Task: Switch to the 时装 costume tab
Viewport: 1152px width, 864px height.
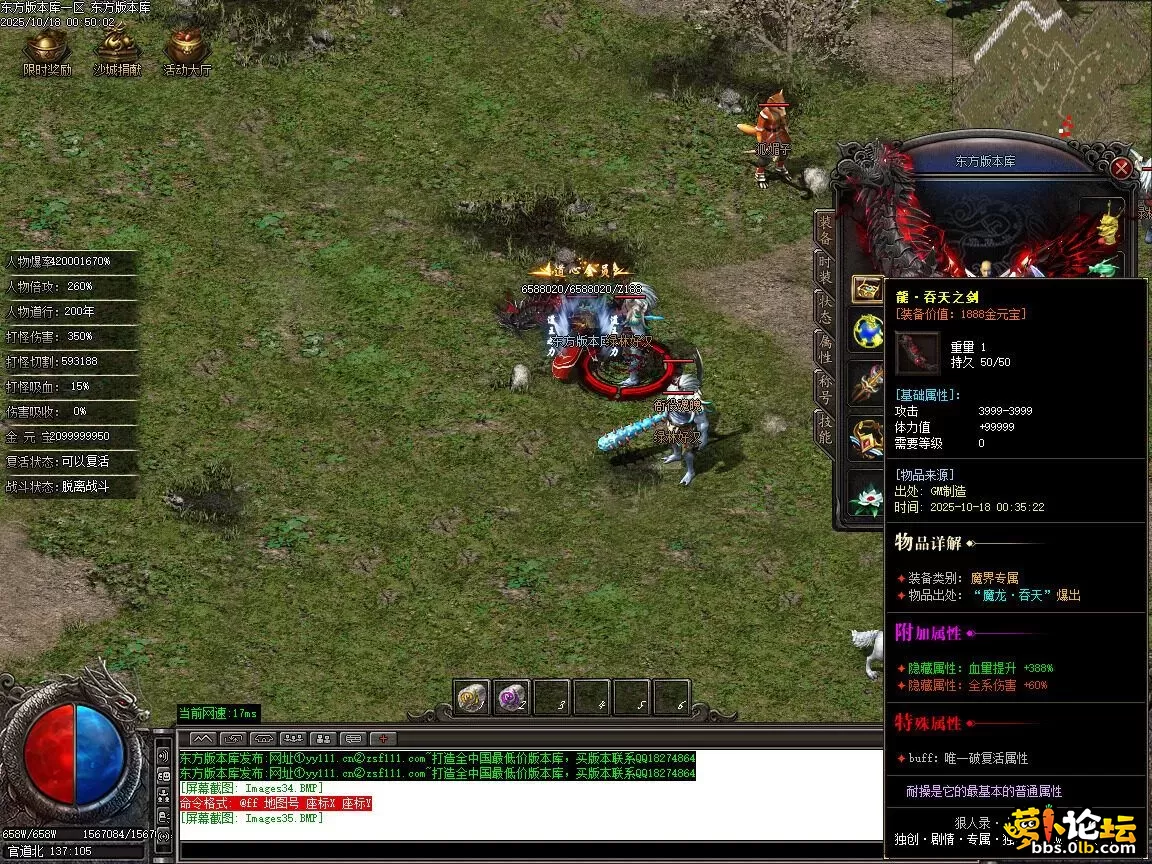Action: [825, 268]
